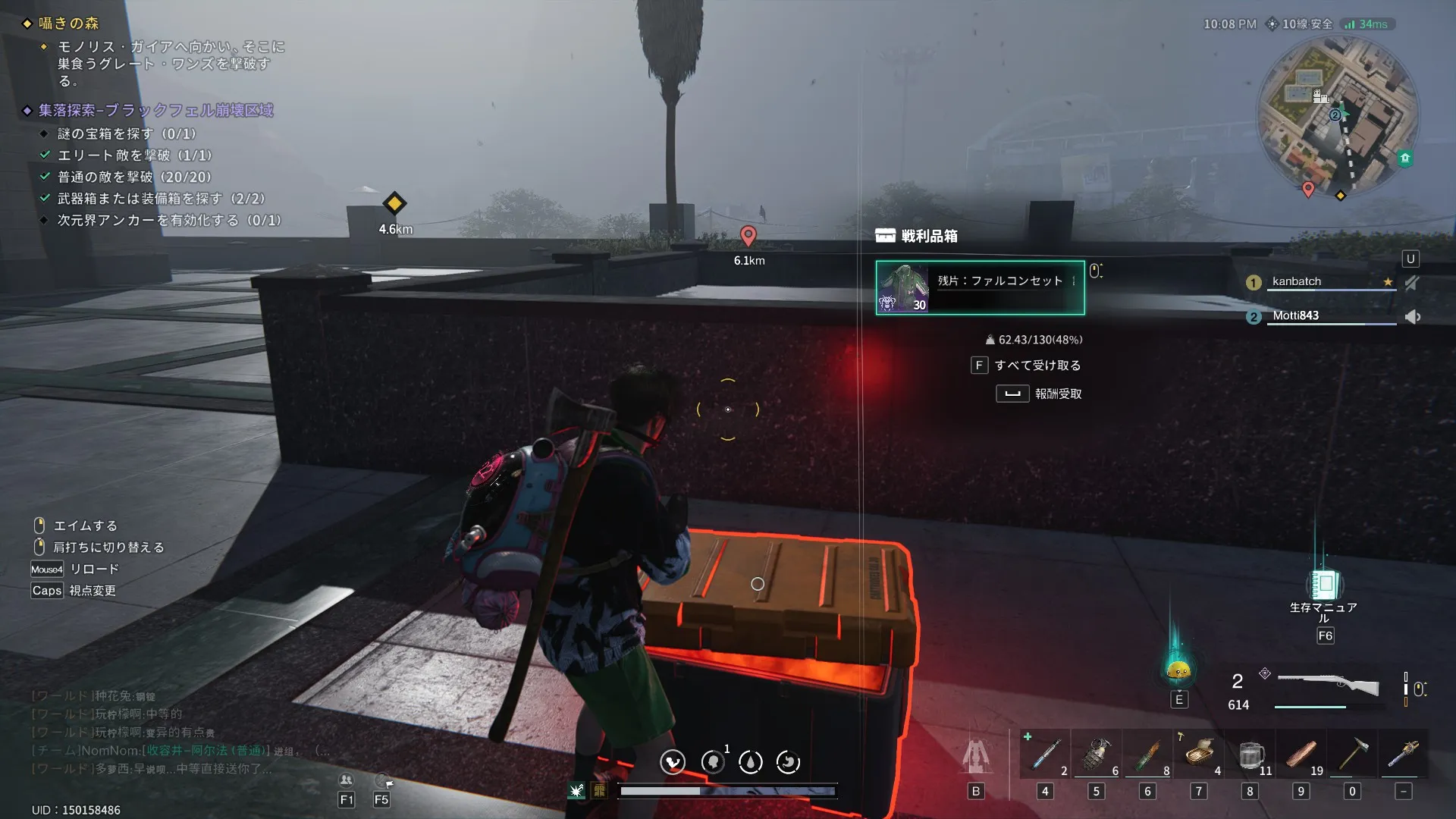Select the Falcon Set fragment loot item
This screenshot has width=1456, height=819.
click(980, 287)
